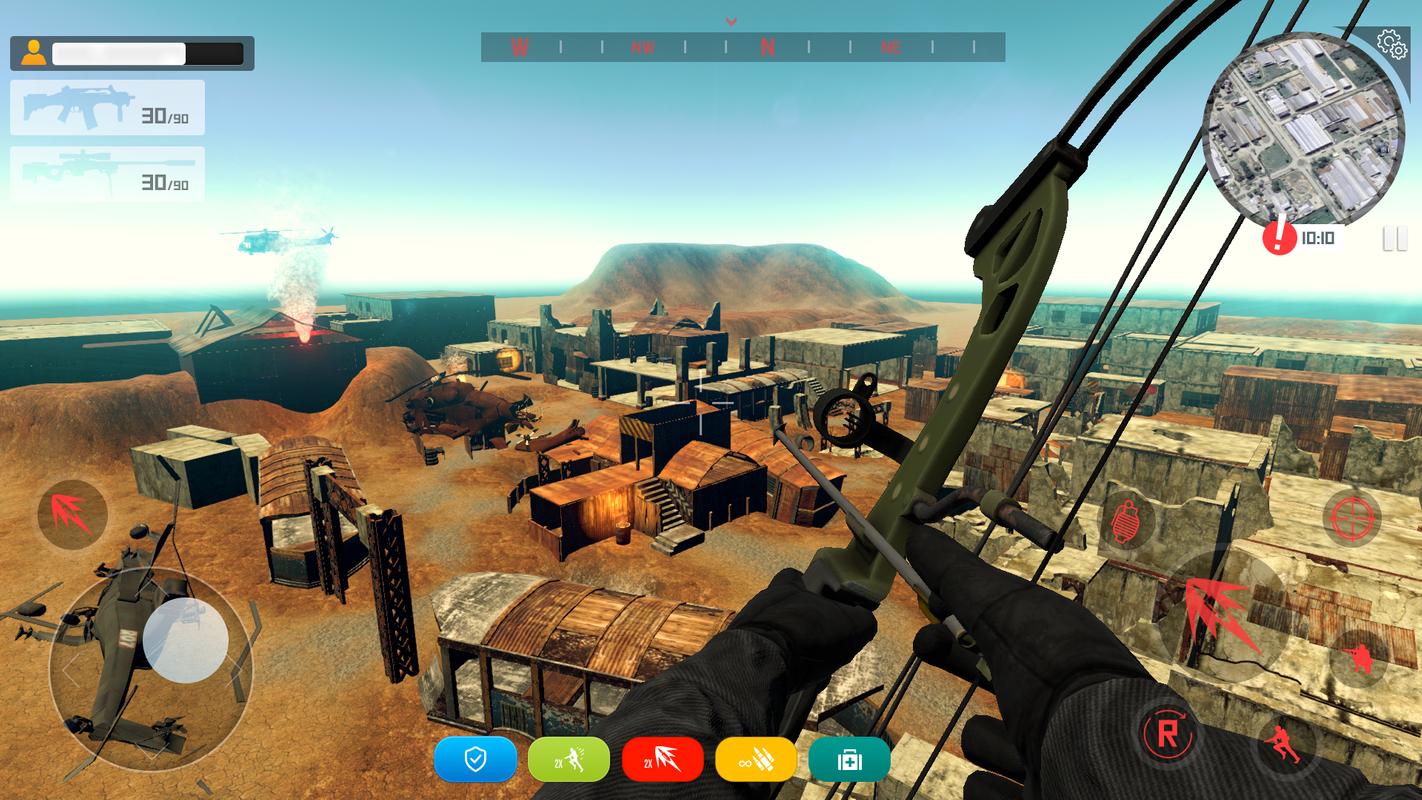The image size is (1422, 800).
Task: Enable the yellow infinite ammo boost
Action: click(x=756, y=759)
